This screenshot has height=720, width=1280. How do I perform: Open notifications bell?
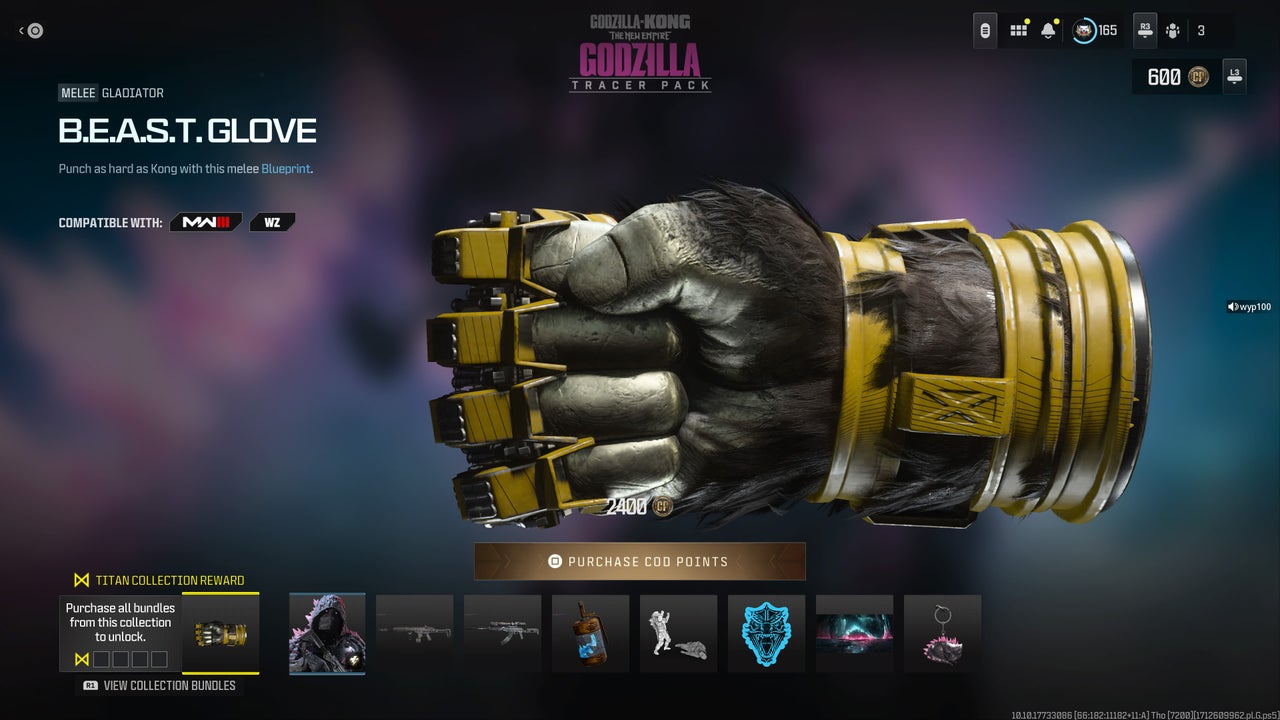[1048, 30]
